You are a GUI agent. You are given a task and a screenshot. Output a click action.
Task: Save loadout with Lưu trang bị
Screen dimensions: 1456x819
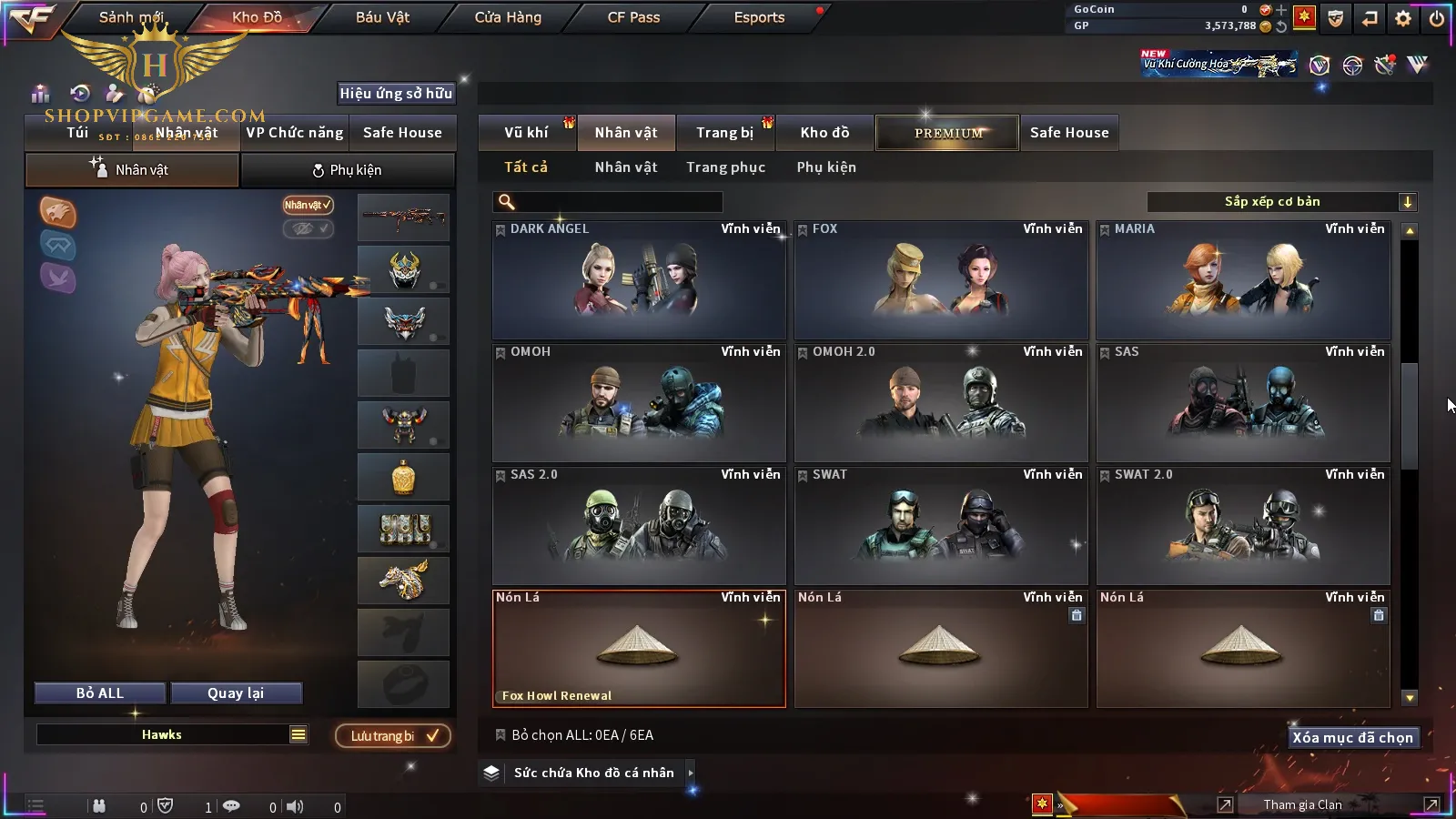(x=393, y=736)
